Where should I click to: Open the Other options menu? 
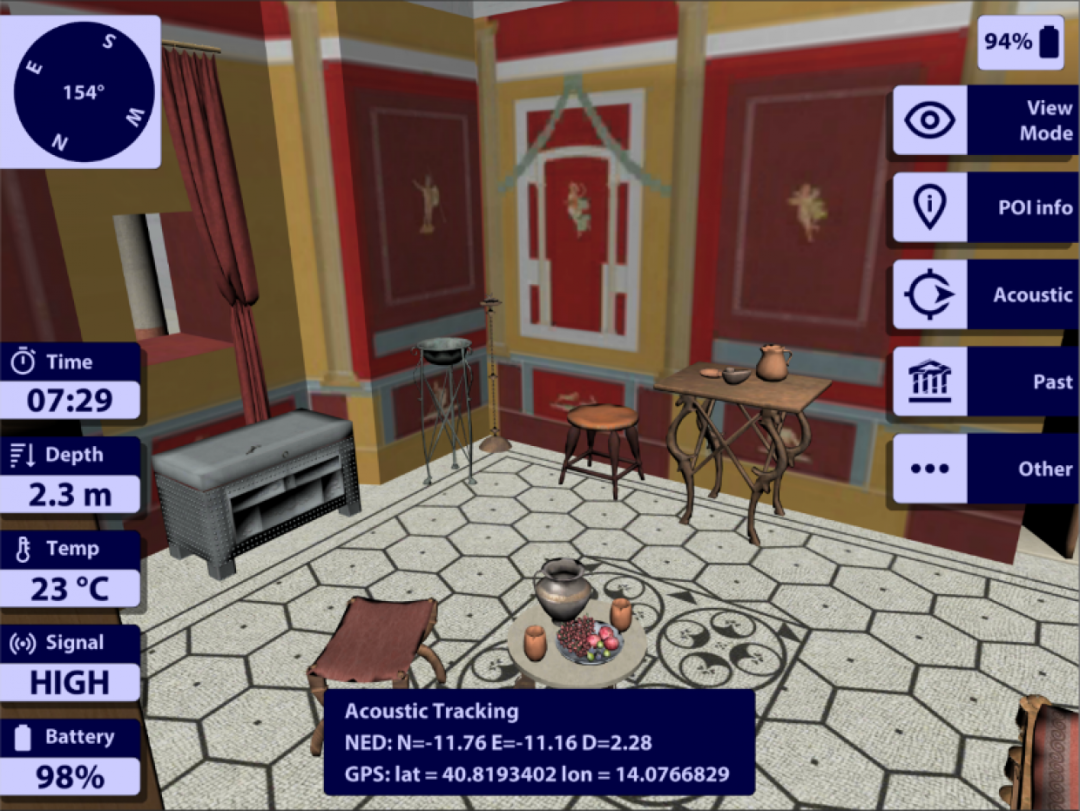click(x=985, y=468)
